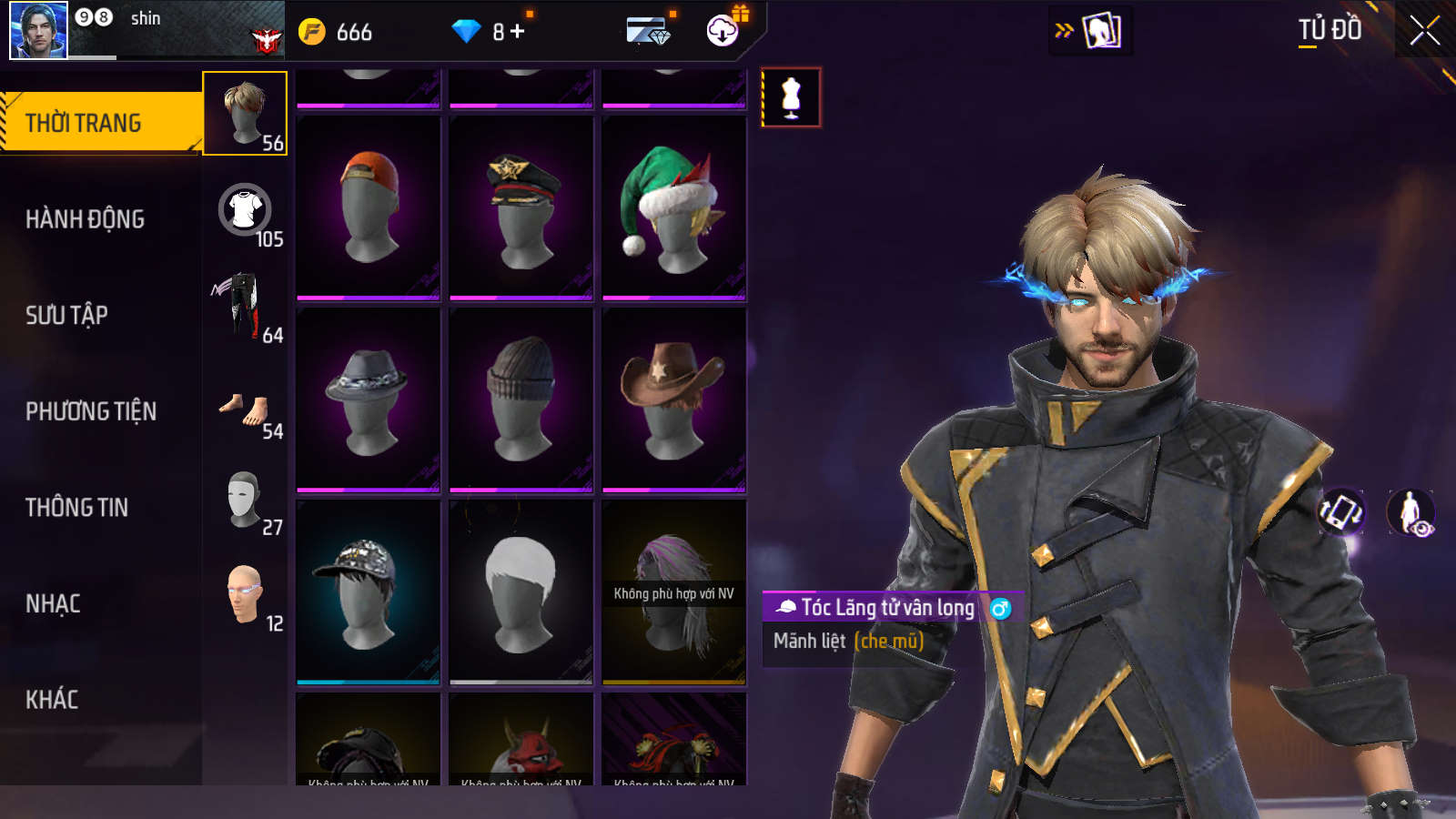Choose the KHÁC menu entry
Screen dimensions: 1456x819
click(52, 700)
